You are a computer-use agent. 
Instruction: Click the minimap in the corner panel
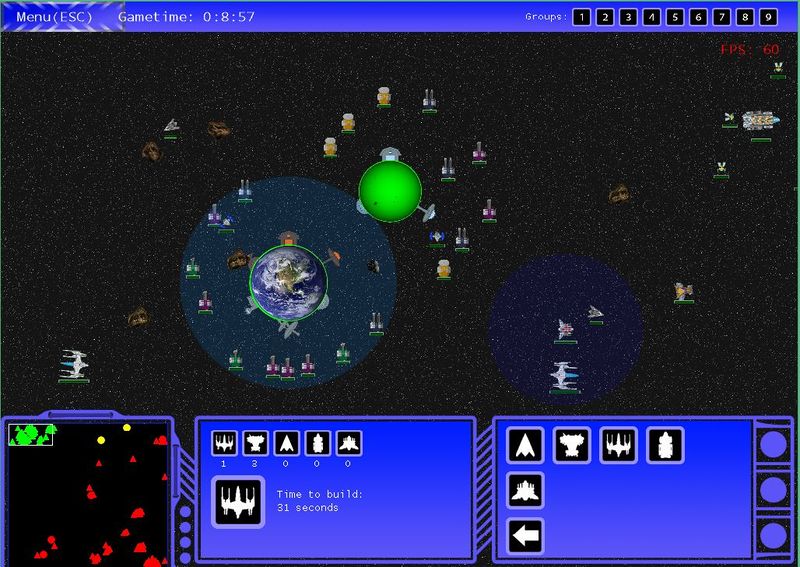tap(88, 490)
